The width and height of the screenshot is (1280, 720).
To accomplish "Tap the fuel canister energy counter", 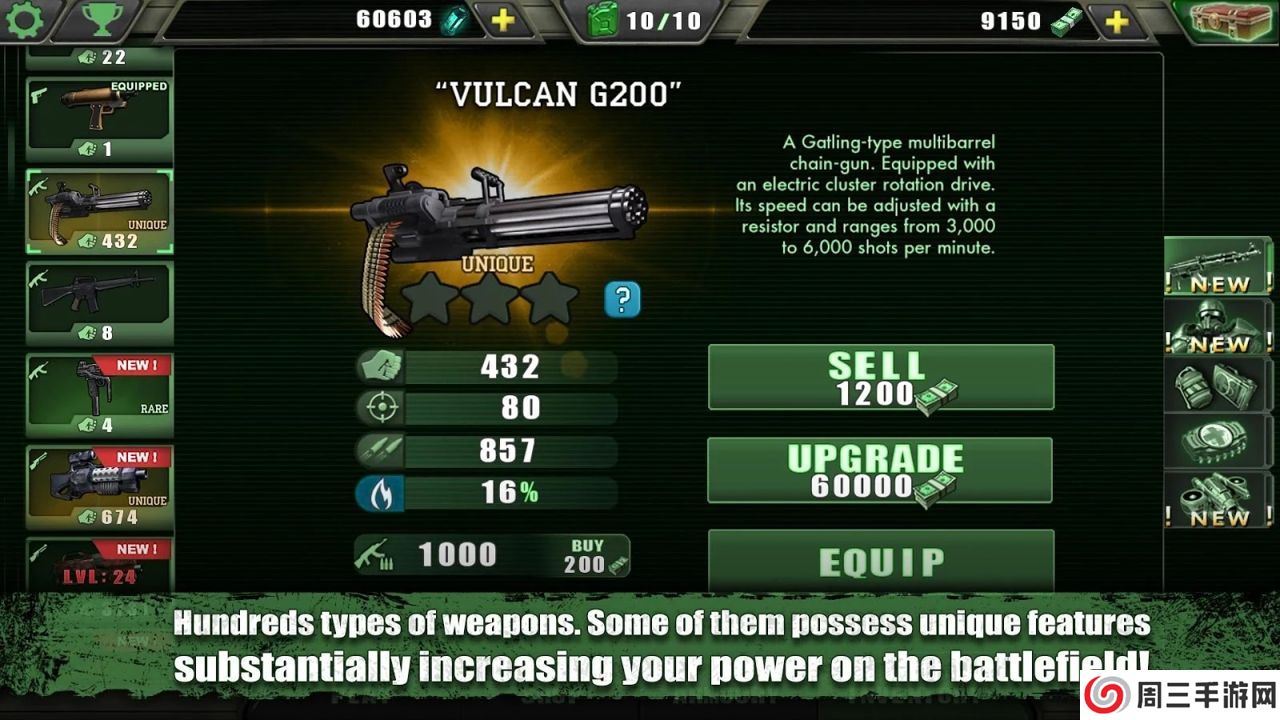I will (645, 21).
